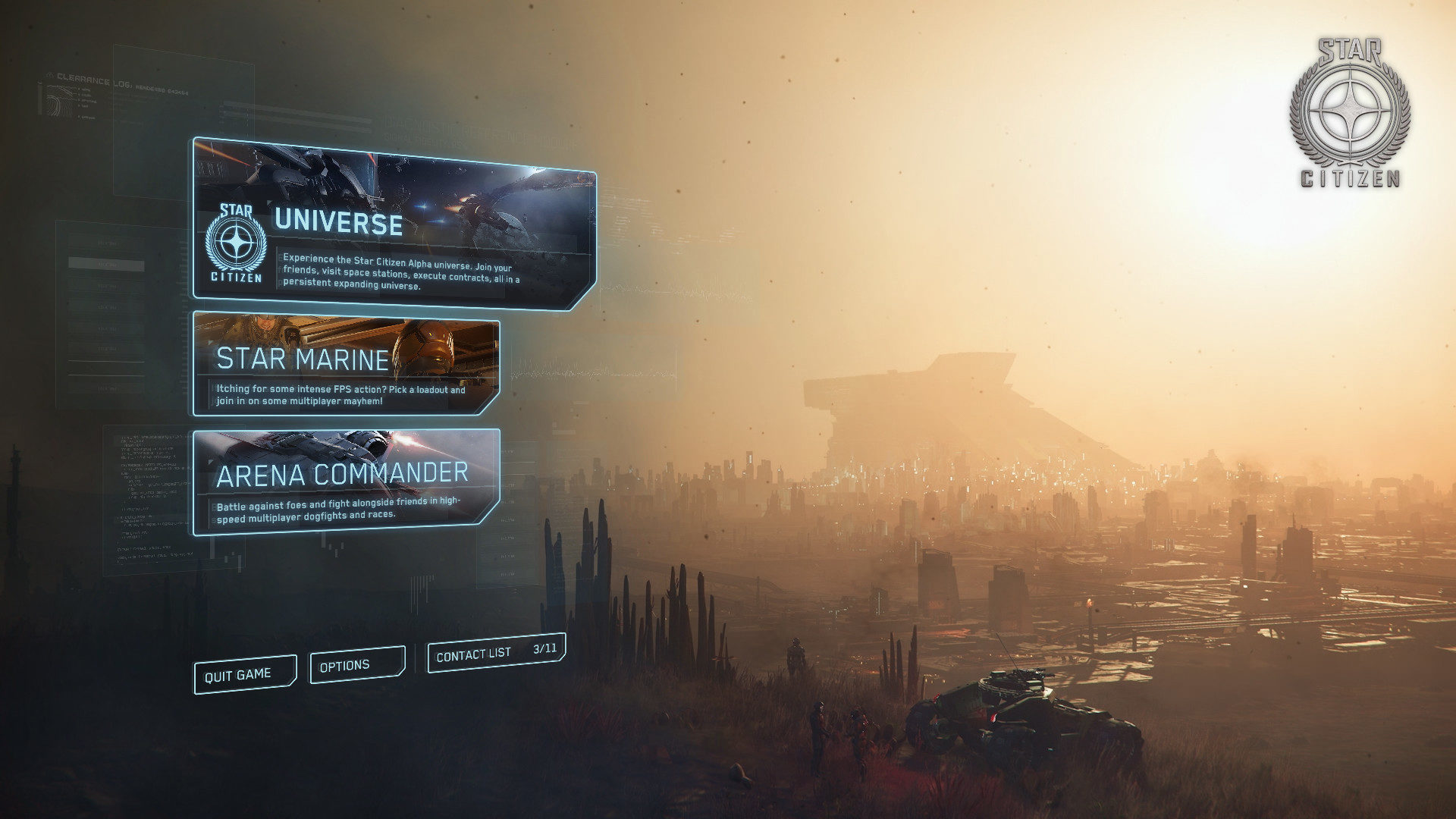Enter the Universe game mode
The height and width of the screenshot is (819, 1456).
393,225
